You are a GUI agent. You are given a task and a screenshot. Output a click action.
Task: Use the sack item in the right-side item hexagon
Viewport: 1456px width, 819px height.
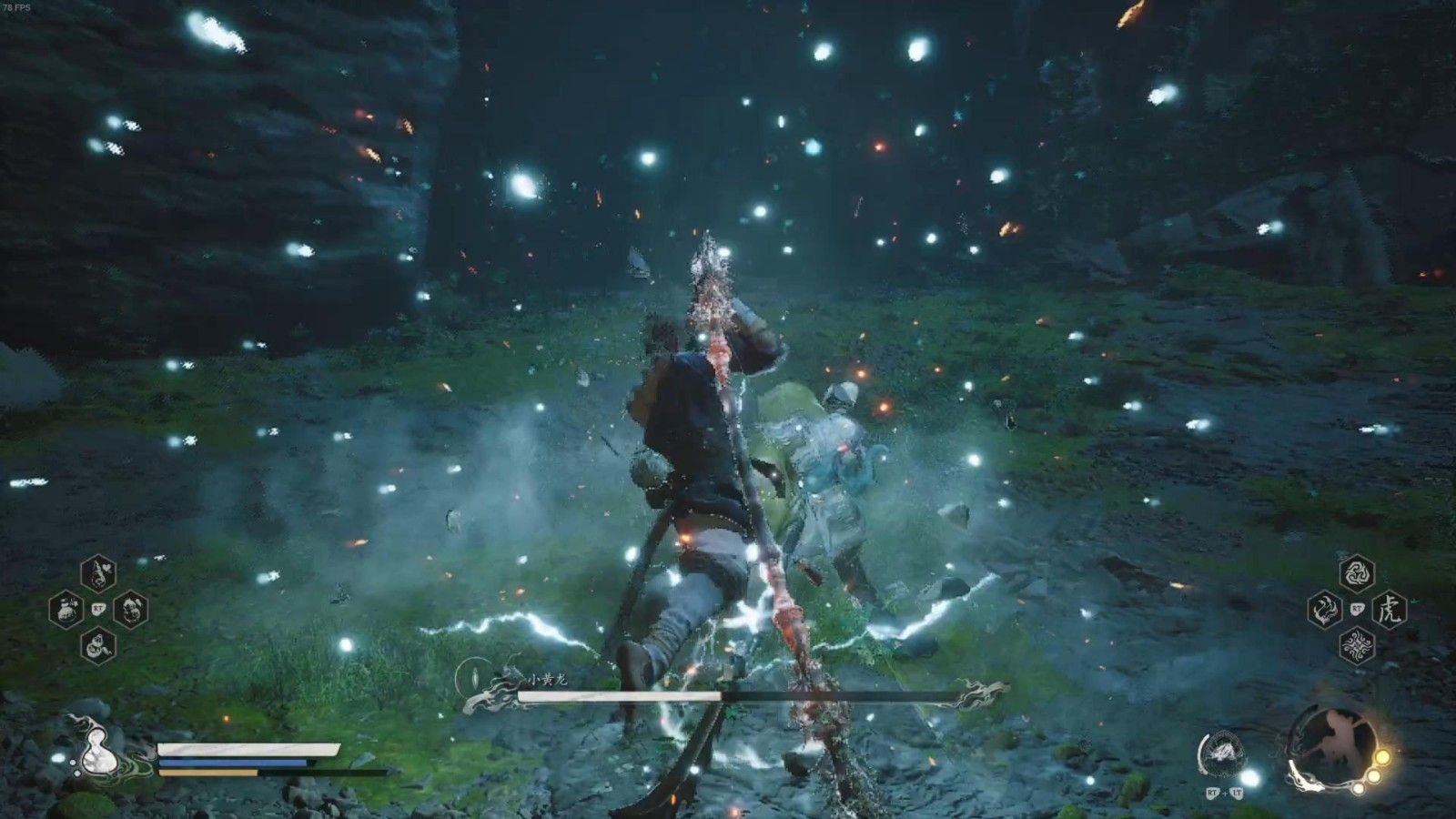pos(130,608)
